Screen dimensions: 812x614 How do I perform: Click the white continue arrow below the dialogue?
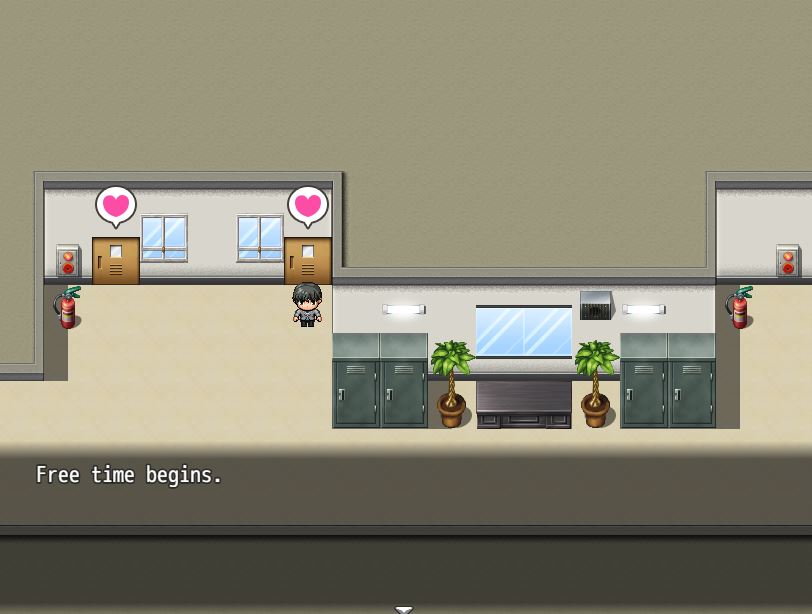(x=404, y=609)
